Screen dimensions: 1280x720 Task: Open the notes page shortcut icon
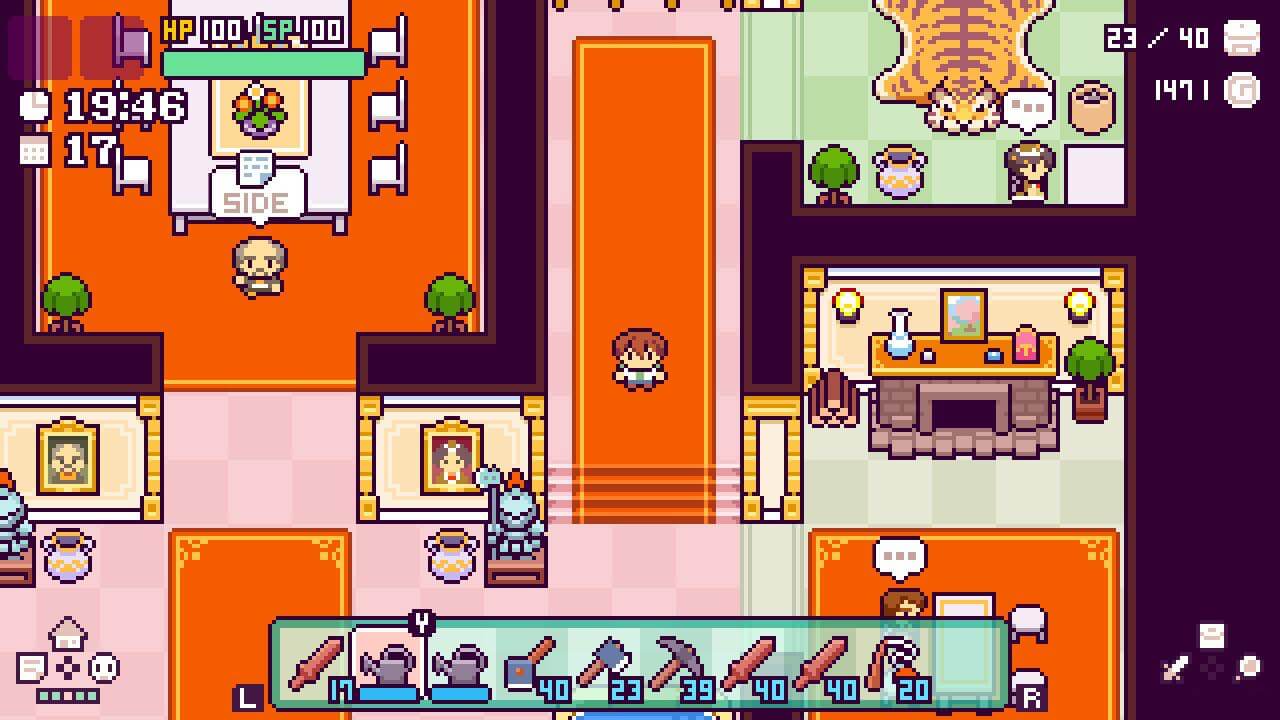(32, 667)
